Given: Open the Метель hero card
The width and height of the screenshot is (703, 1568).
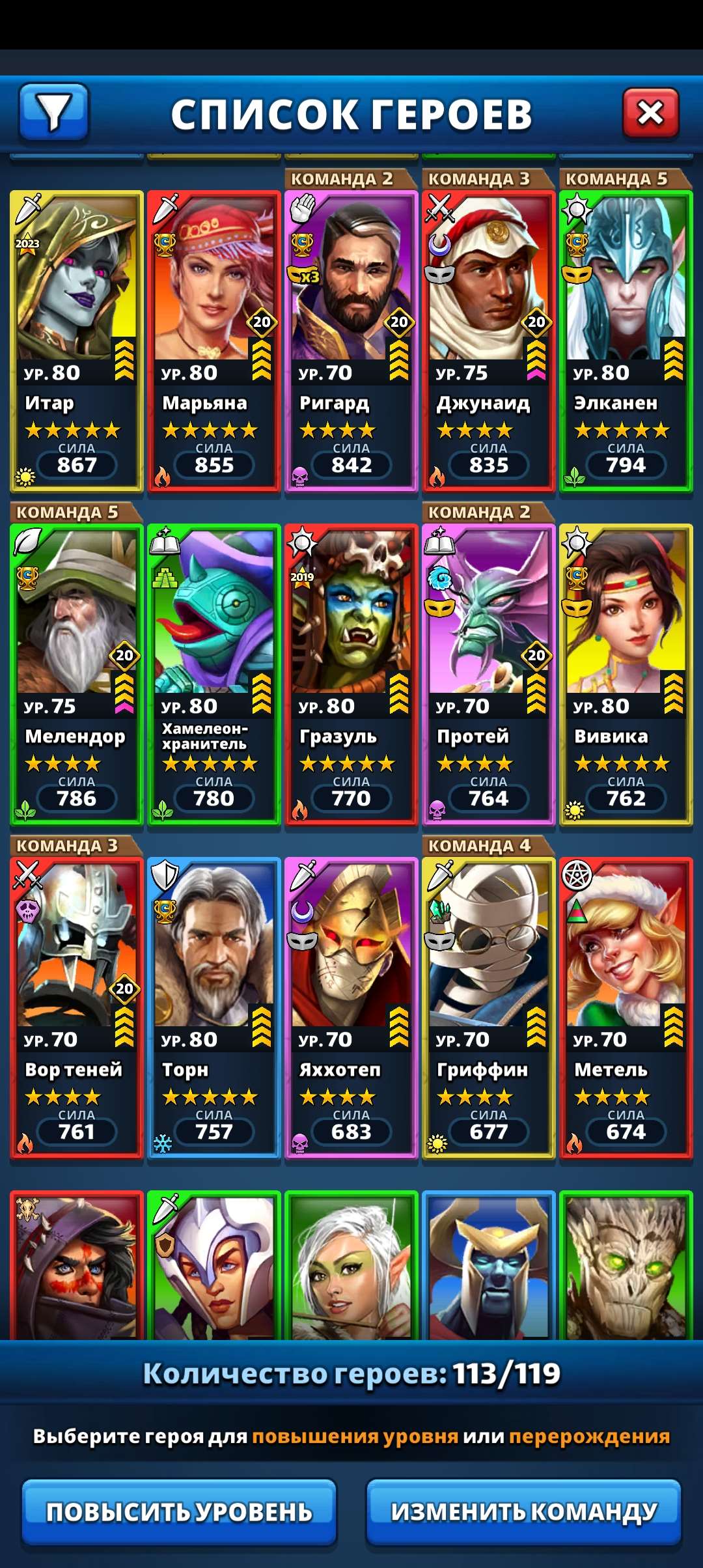Looking at the screenshot, I should coord(626,1007).
